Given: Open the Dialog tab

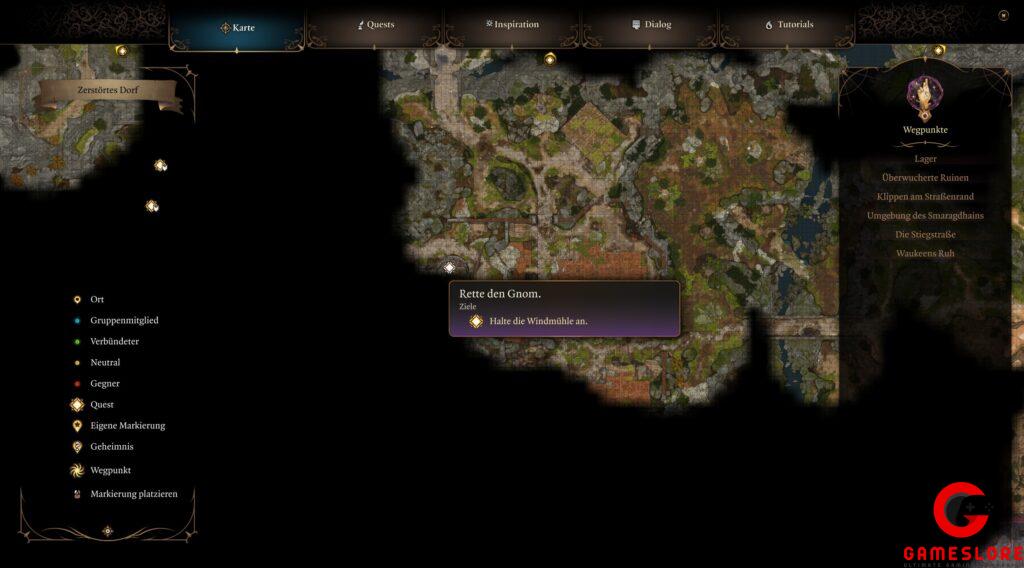Looking at the screenshot, I should [651, 25].
